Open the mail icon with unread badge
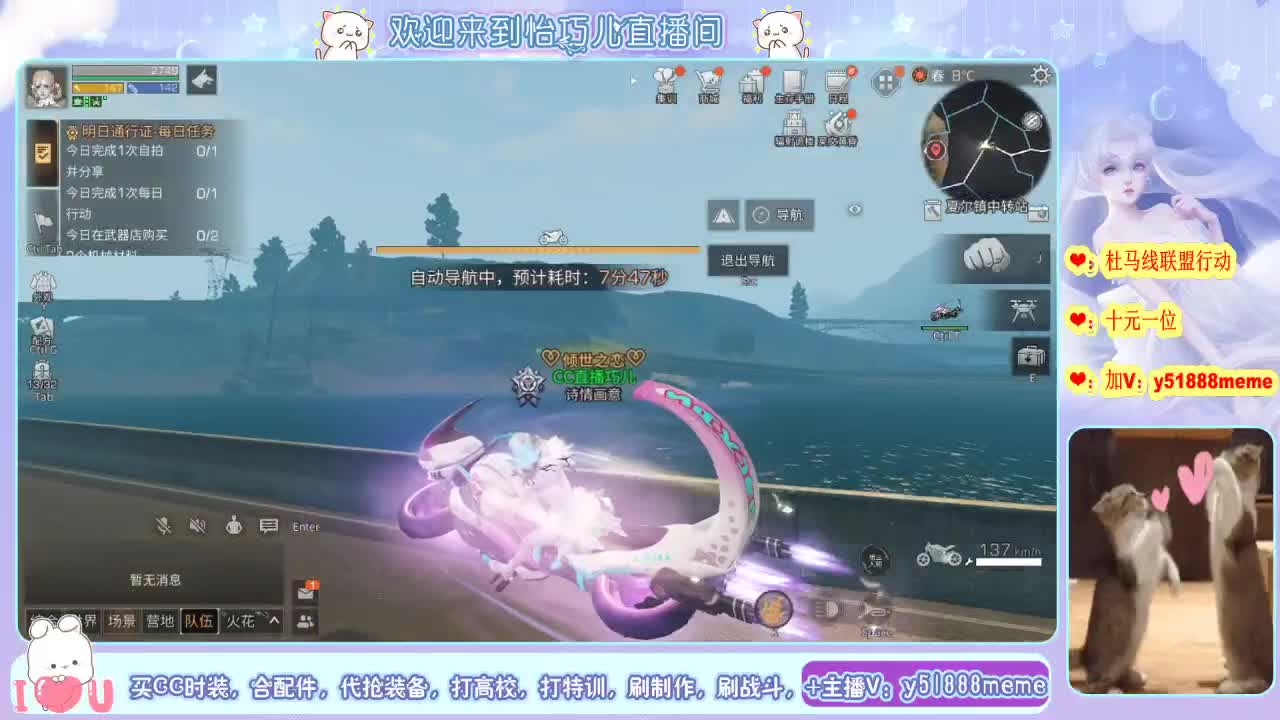 point(305,595)
